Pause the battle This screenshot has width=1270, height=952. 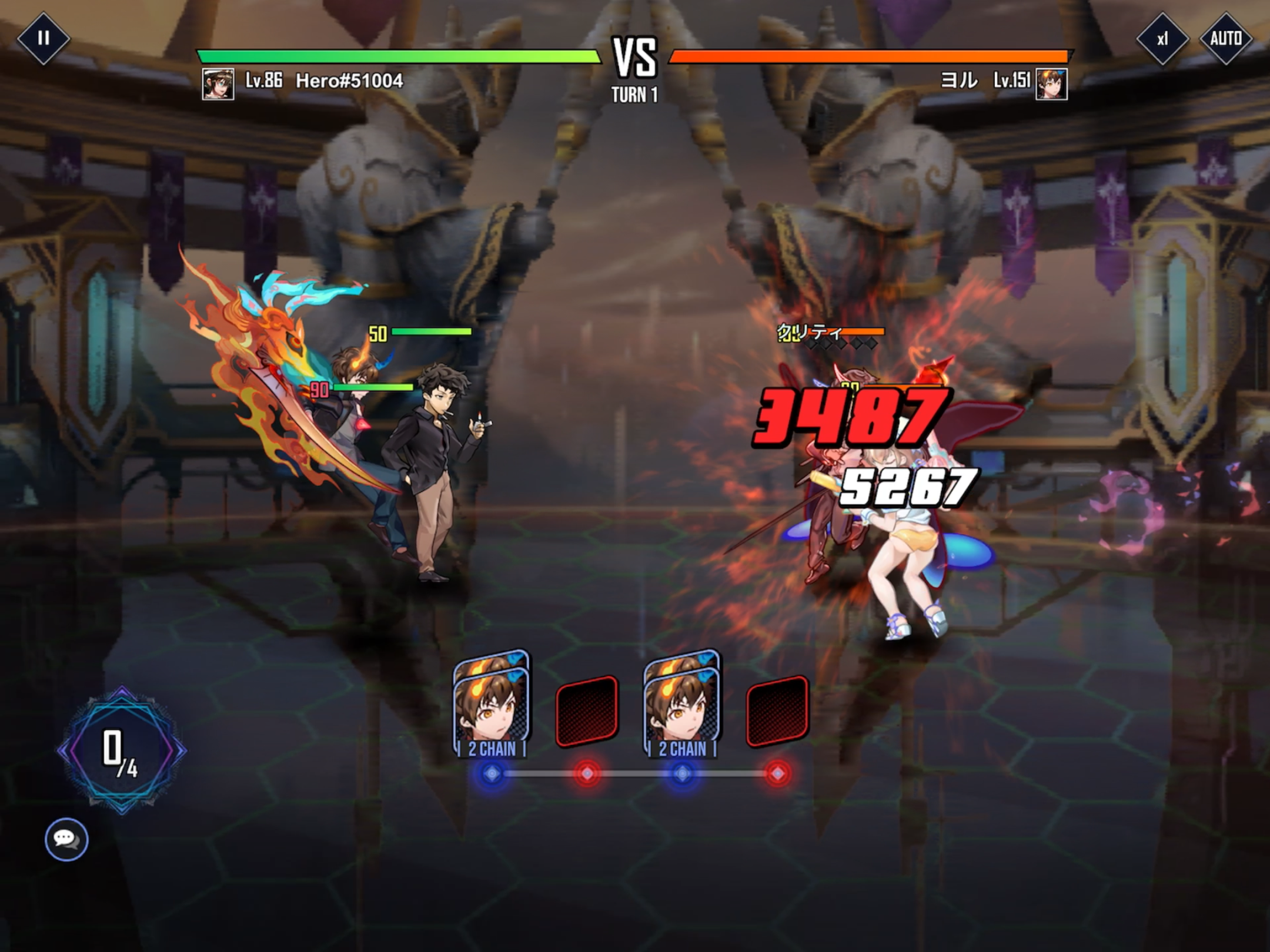click(43, 39)
